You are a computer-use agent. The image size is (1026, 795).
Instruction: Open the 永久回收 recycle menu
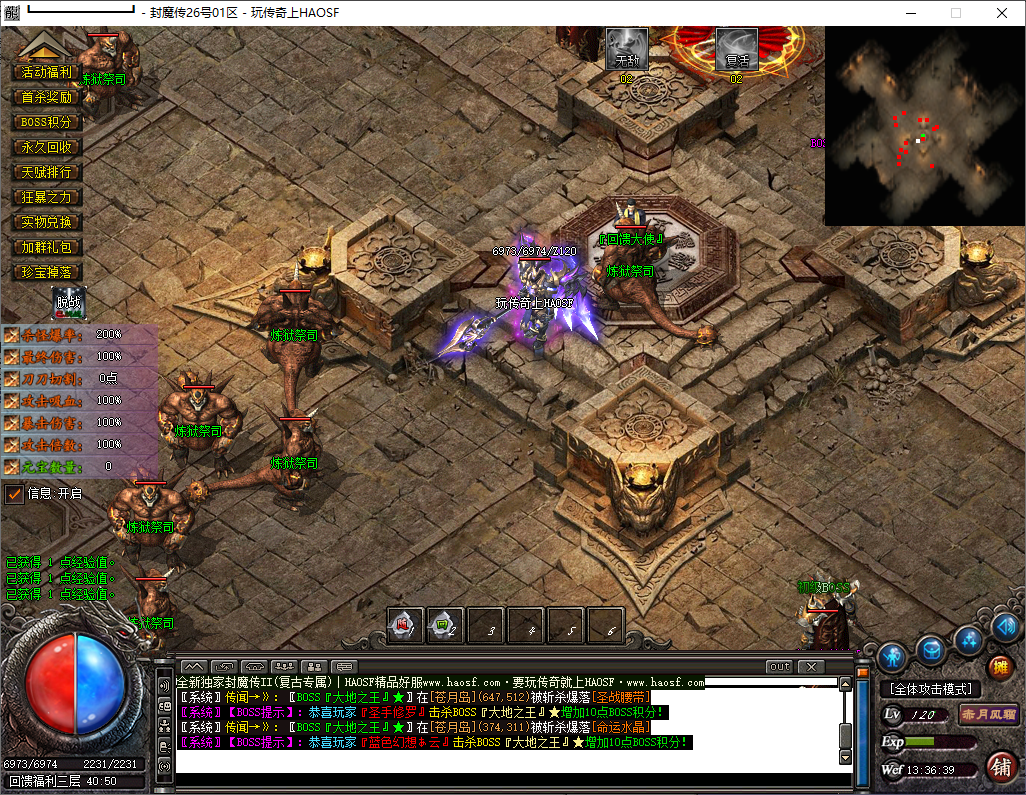(x=47, y=147)
